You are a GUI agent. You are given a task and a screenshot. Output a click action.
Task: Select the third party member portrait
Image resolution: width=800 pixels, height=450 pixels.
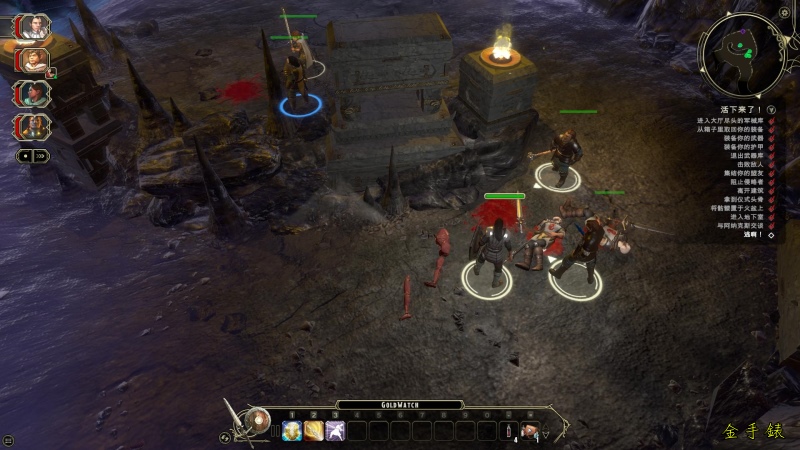pyautogui.click(x=35, y=94)
